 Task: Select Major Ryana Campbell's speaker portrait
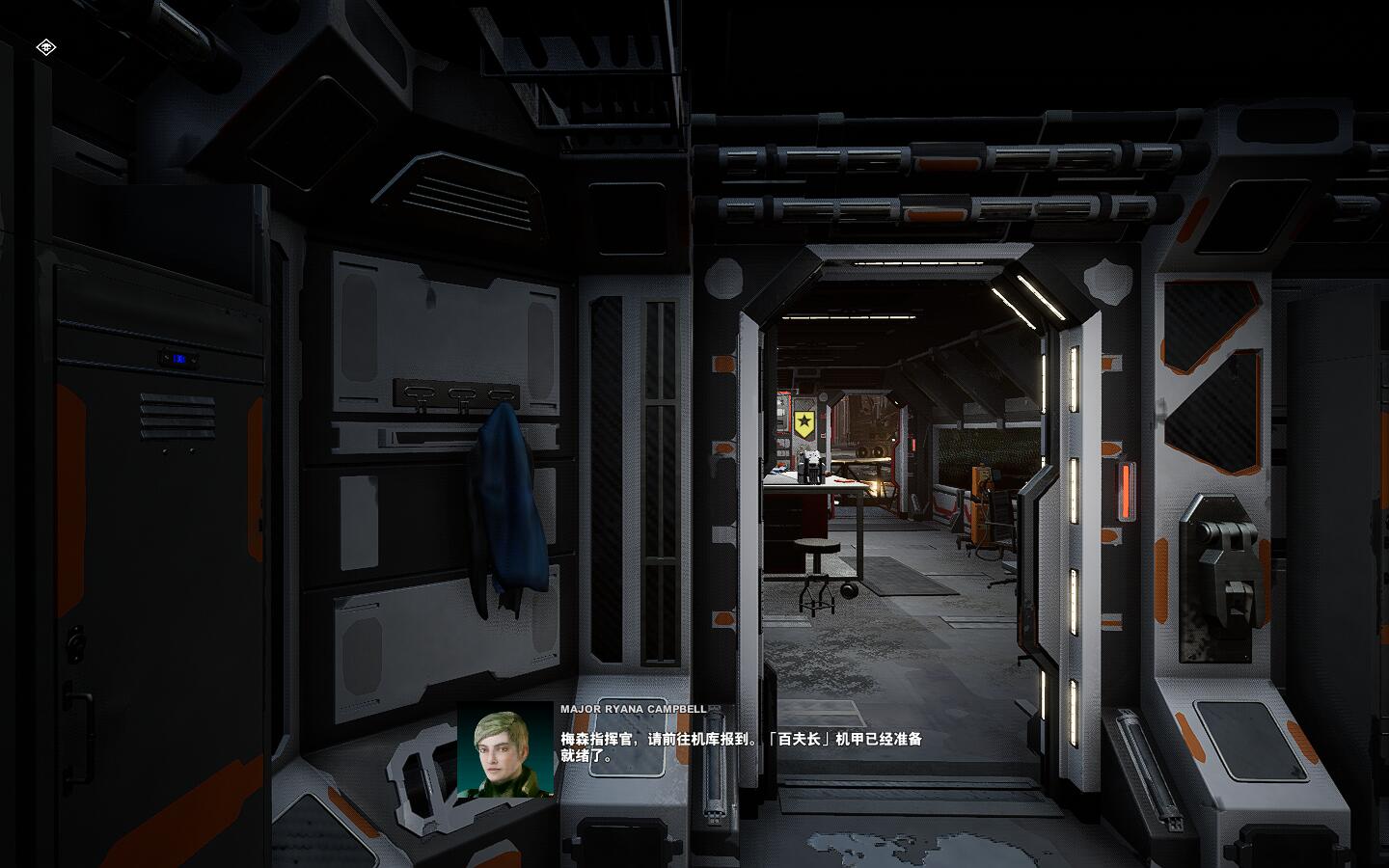pyautogui.click(x=505, y=749)
